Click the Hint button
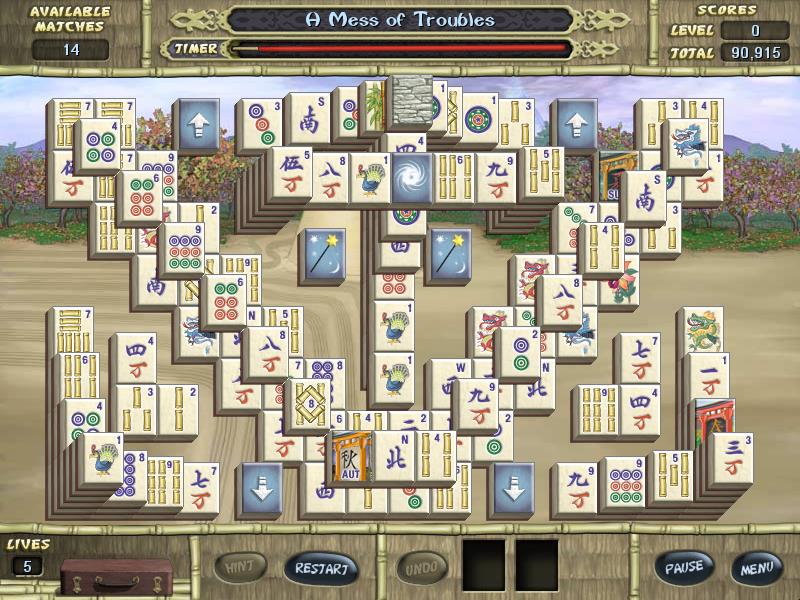This screenshot has height=600, width=800. coord(240,568)
